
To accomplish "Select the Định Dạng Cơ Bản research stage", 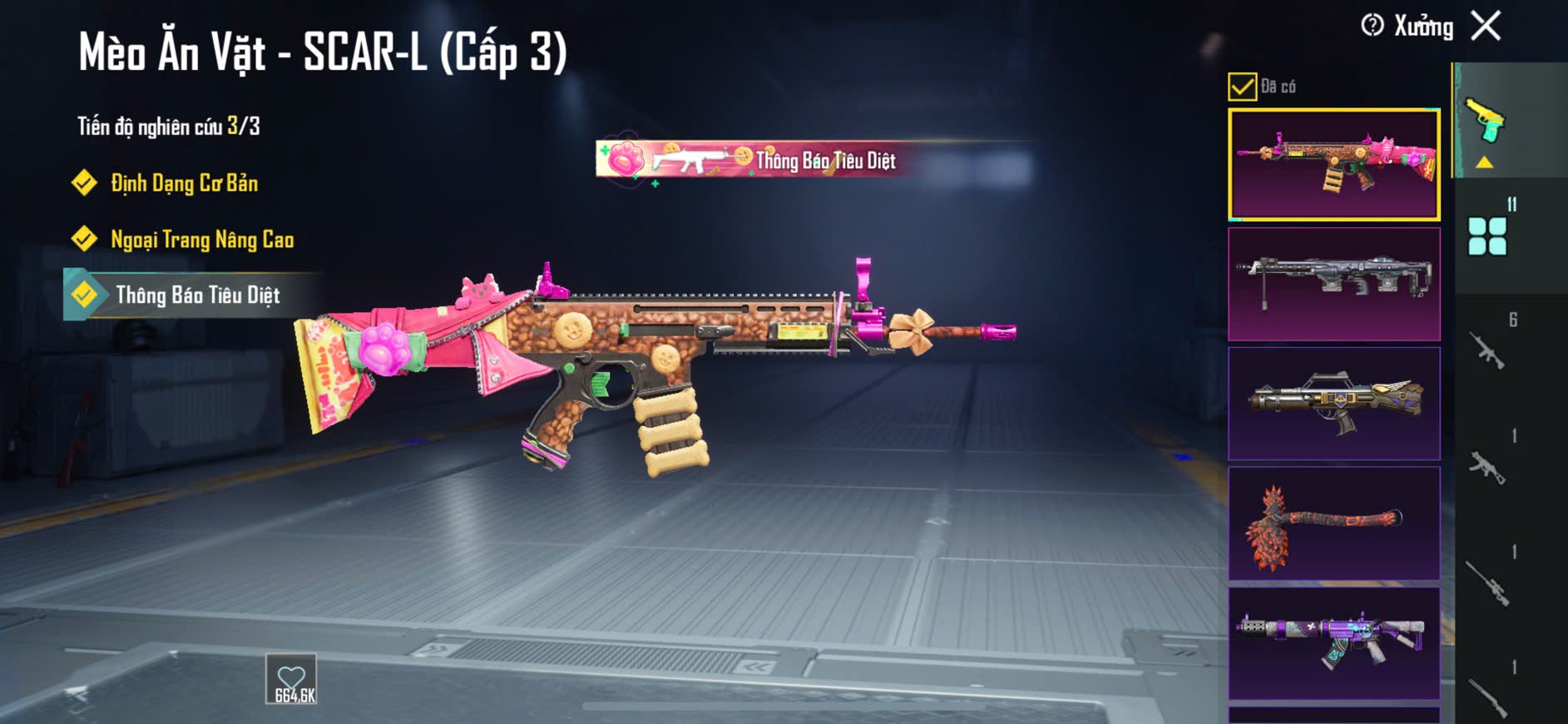I will tap(184, 183).
